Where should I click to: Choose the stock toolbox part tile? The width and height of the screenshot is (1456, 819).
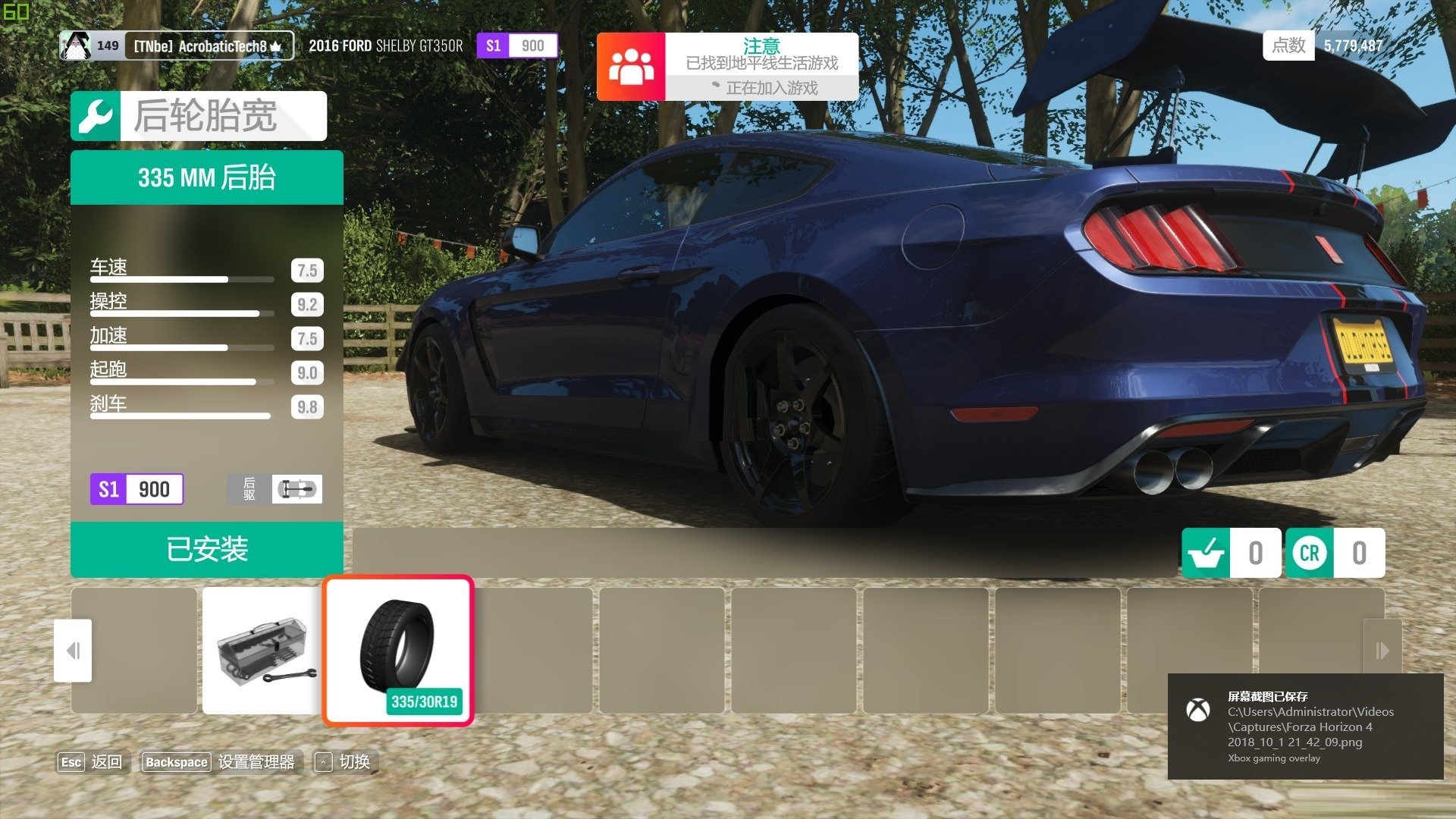point(263,651)
